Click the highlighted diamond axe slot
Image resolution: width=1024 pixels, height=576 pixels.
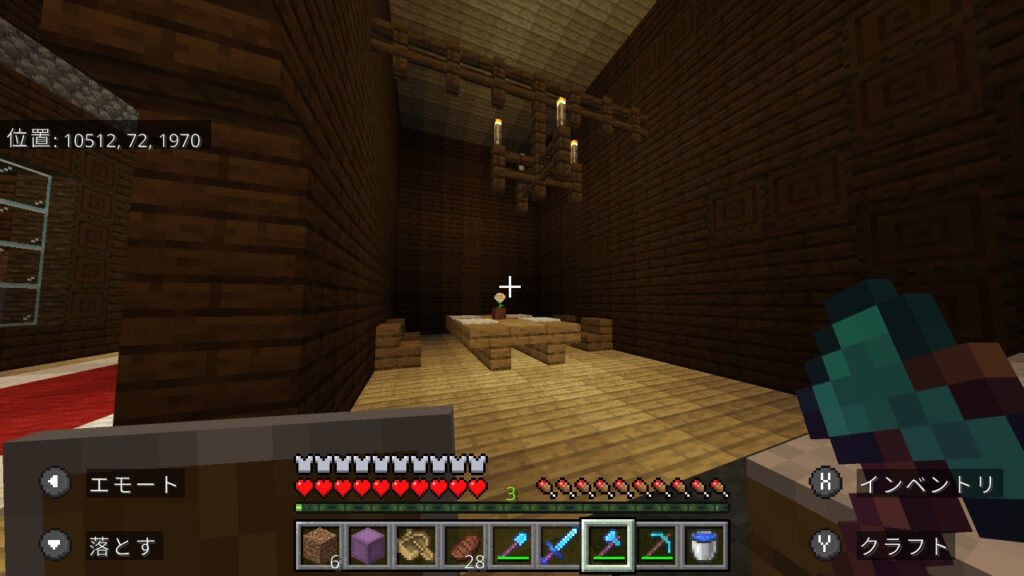608,545
